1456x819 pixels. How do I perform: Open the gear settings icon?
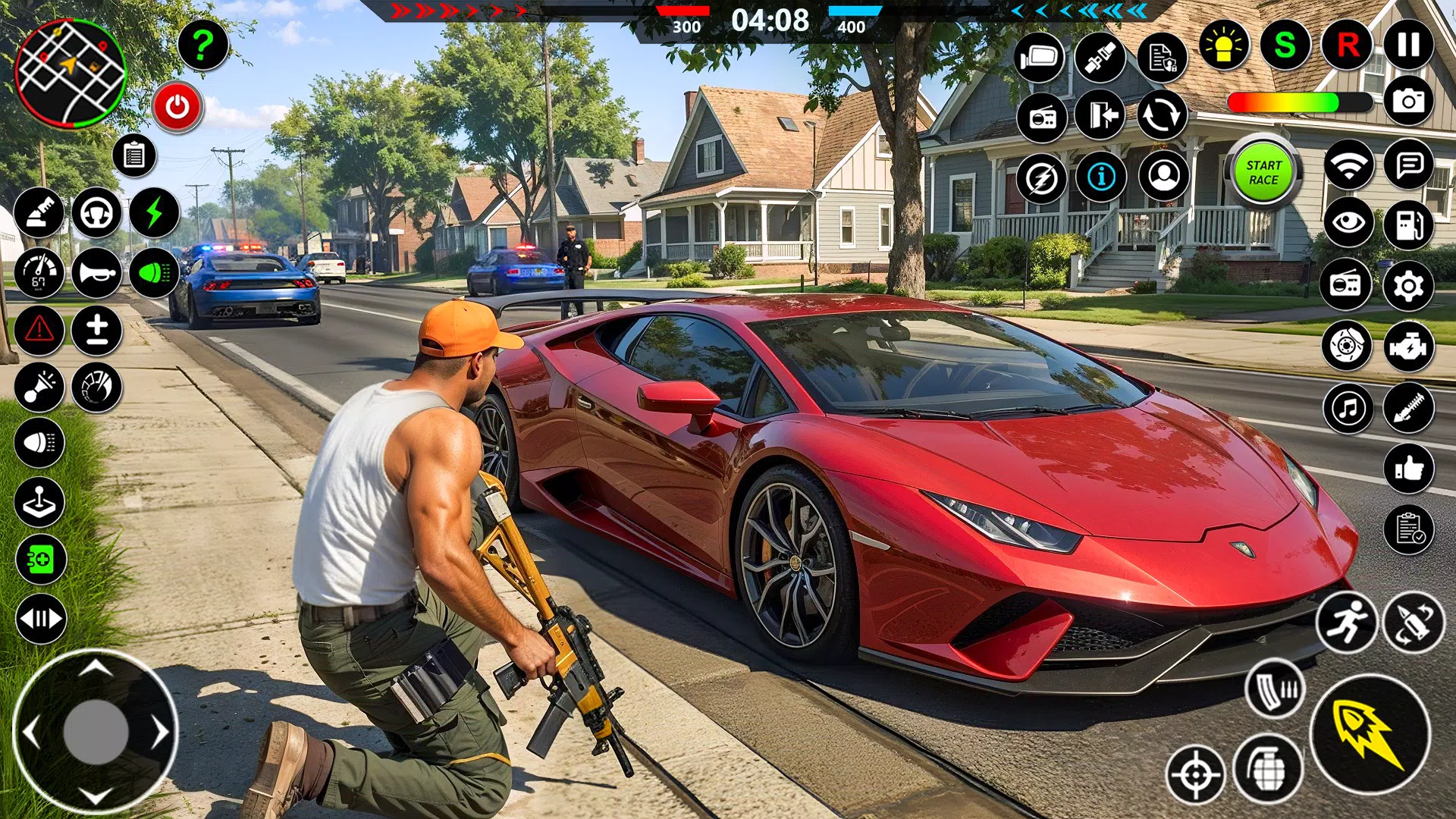(1408, 285)
